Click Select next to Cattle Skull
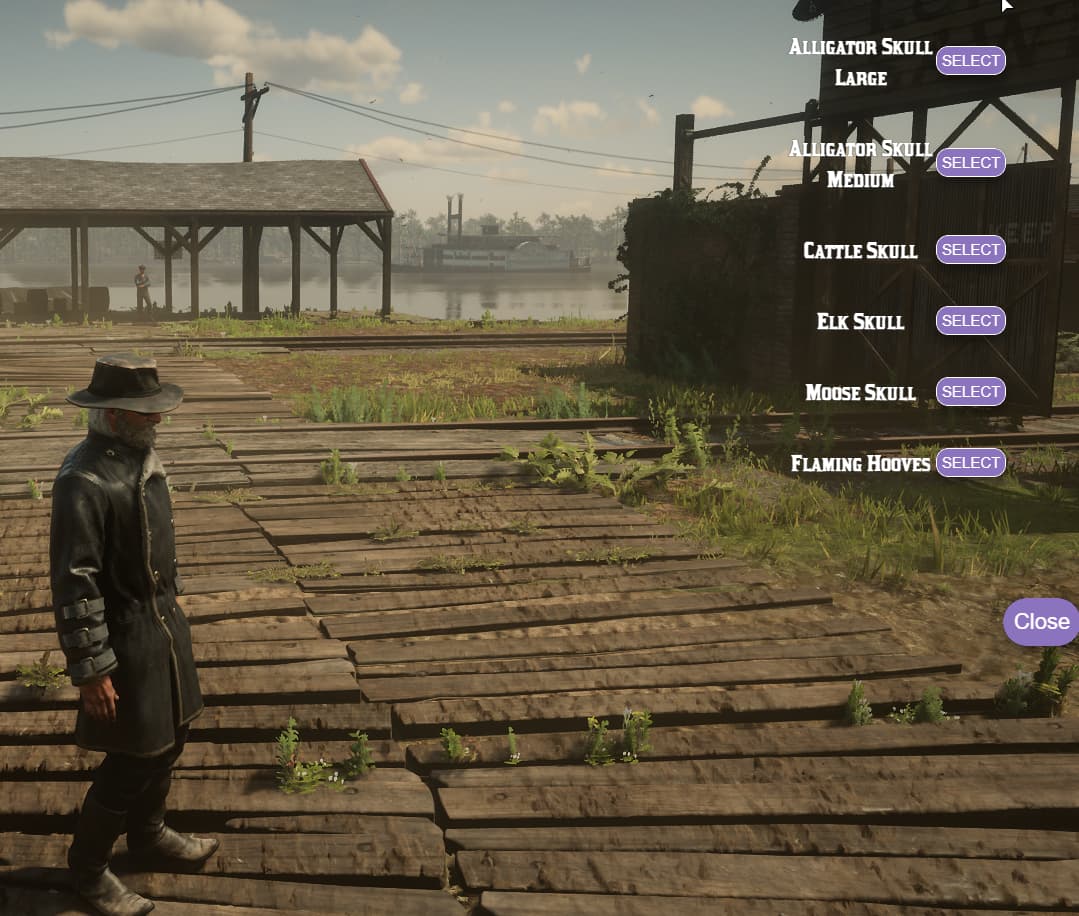 (x=970, y=250)
